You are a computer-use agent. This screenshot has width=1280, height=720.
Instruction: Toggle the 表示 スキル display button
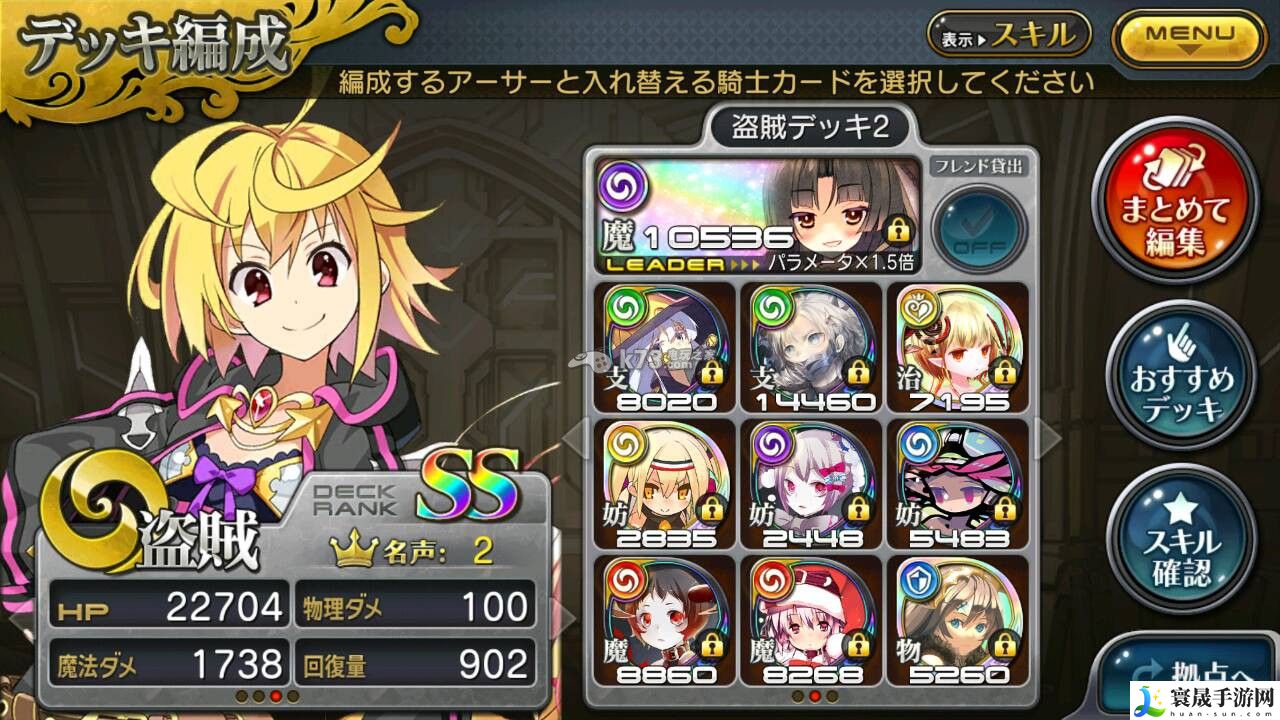[1008, 37]
